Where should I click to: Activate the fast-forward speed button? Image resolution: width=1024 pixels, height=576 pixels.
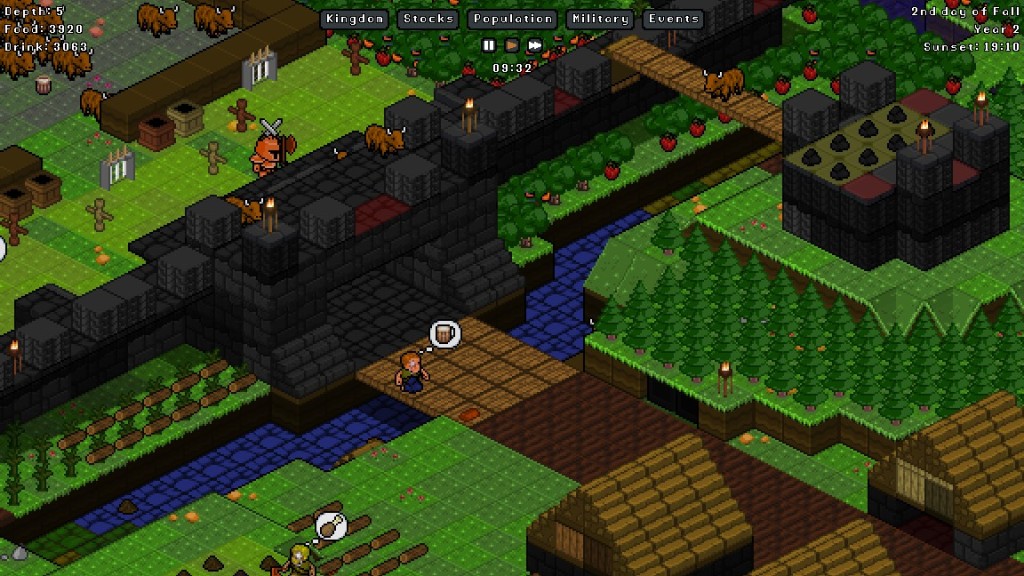[x=535, y=45]
